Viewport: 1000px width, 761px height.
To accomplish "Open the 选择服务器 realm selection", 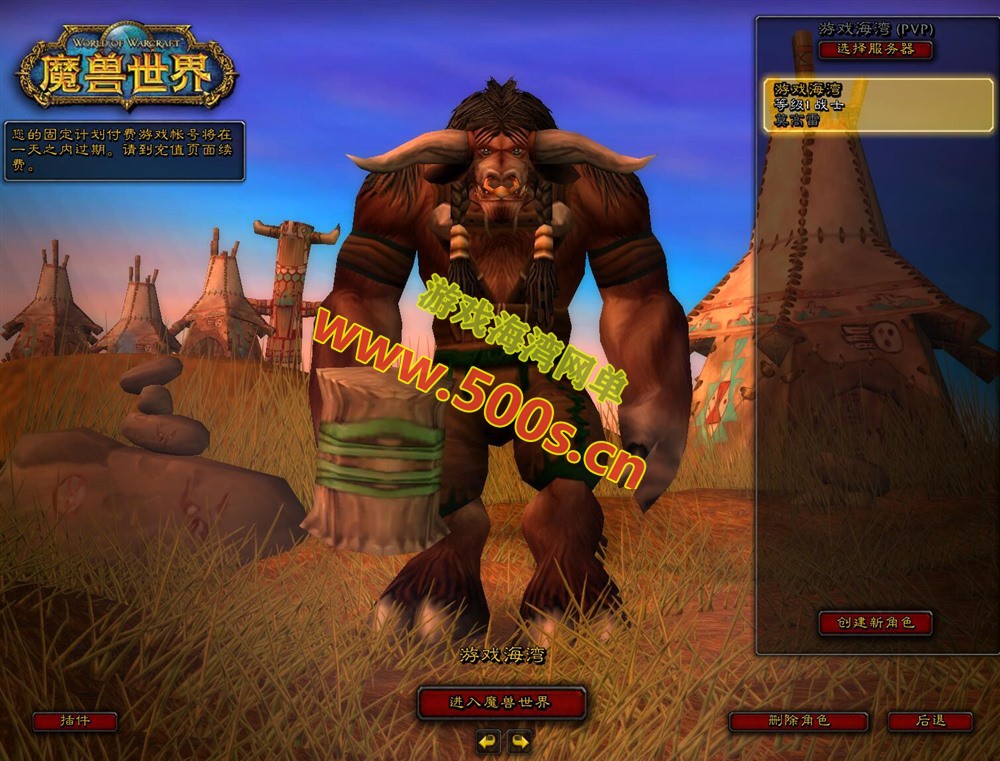I will pos(875,49).
